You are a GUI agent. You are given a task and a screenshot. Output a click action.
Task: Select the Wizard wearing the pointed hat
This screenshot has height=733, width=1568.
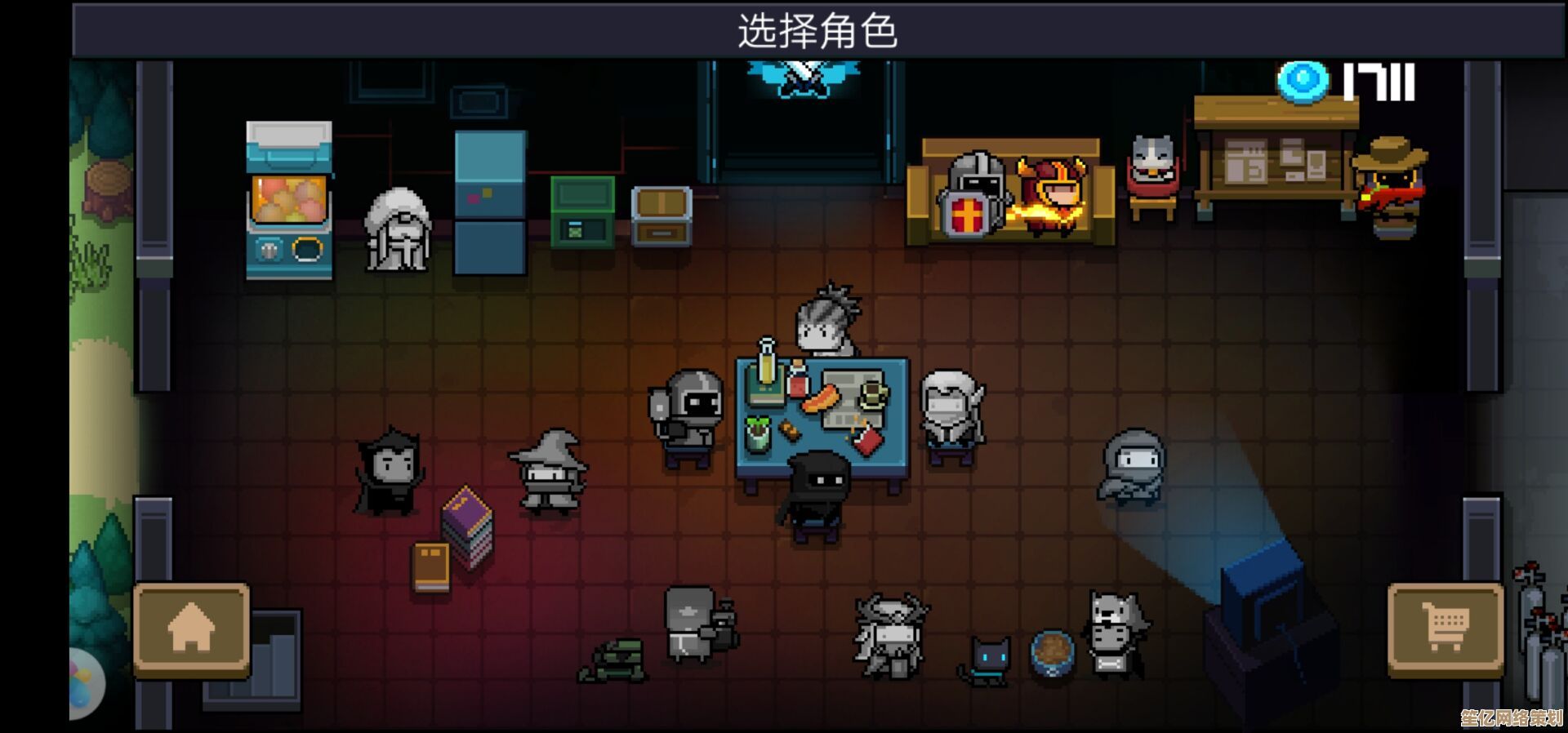pyautogui.click(x=550, y=473)
